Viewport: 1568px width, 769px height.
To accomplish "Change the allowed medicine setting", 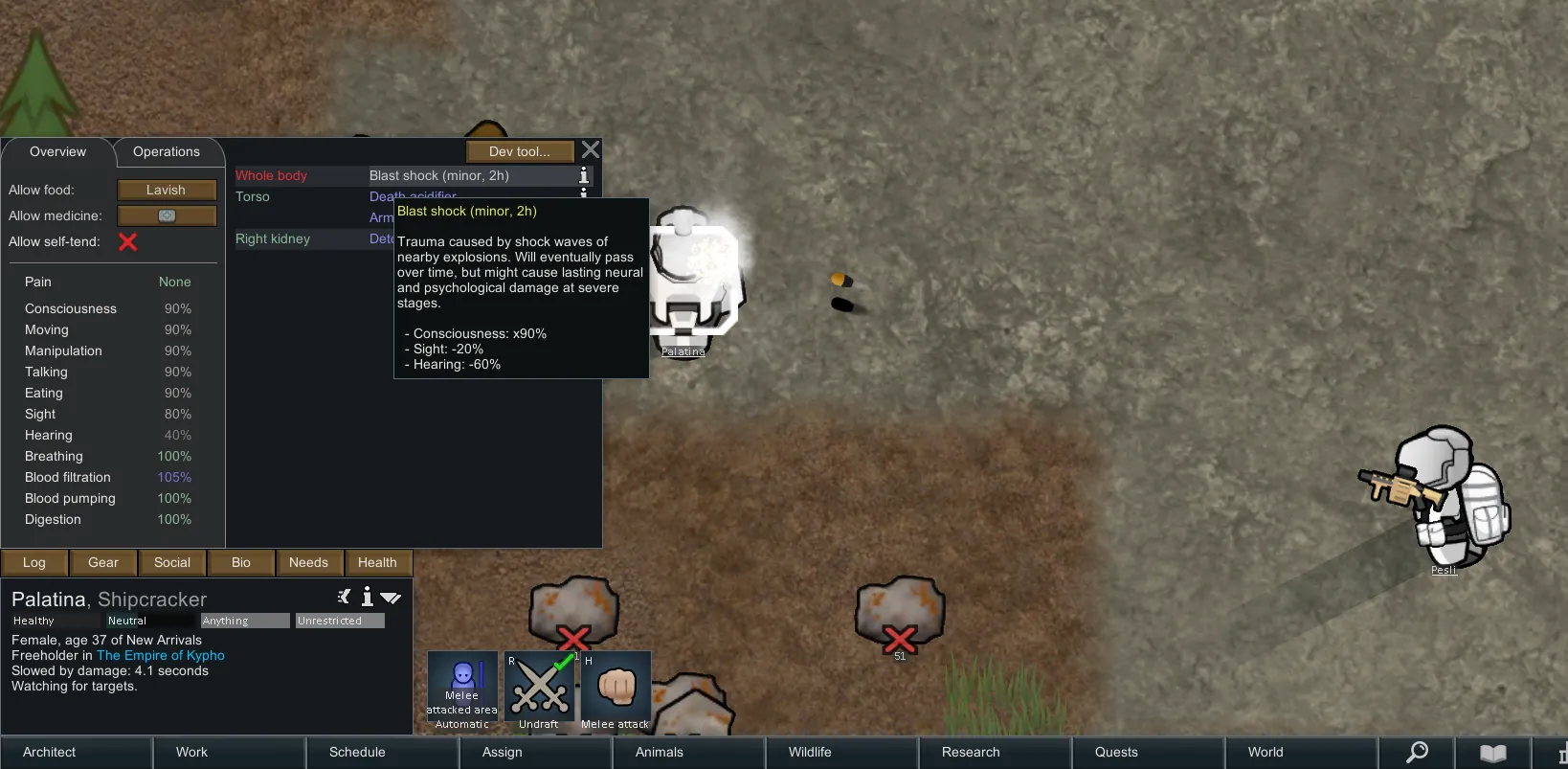I will pos(167,216).
